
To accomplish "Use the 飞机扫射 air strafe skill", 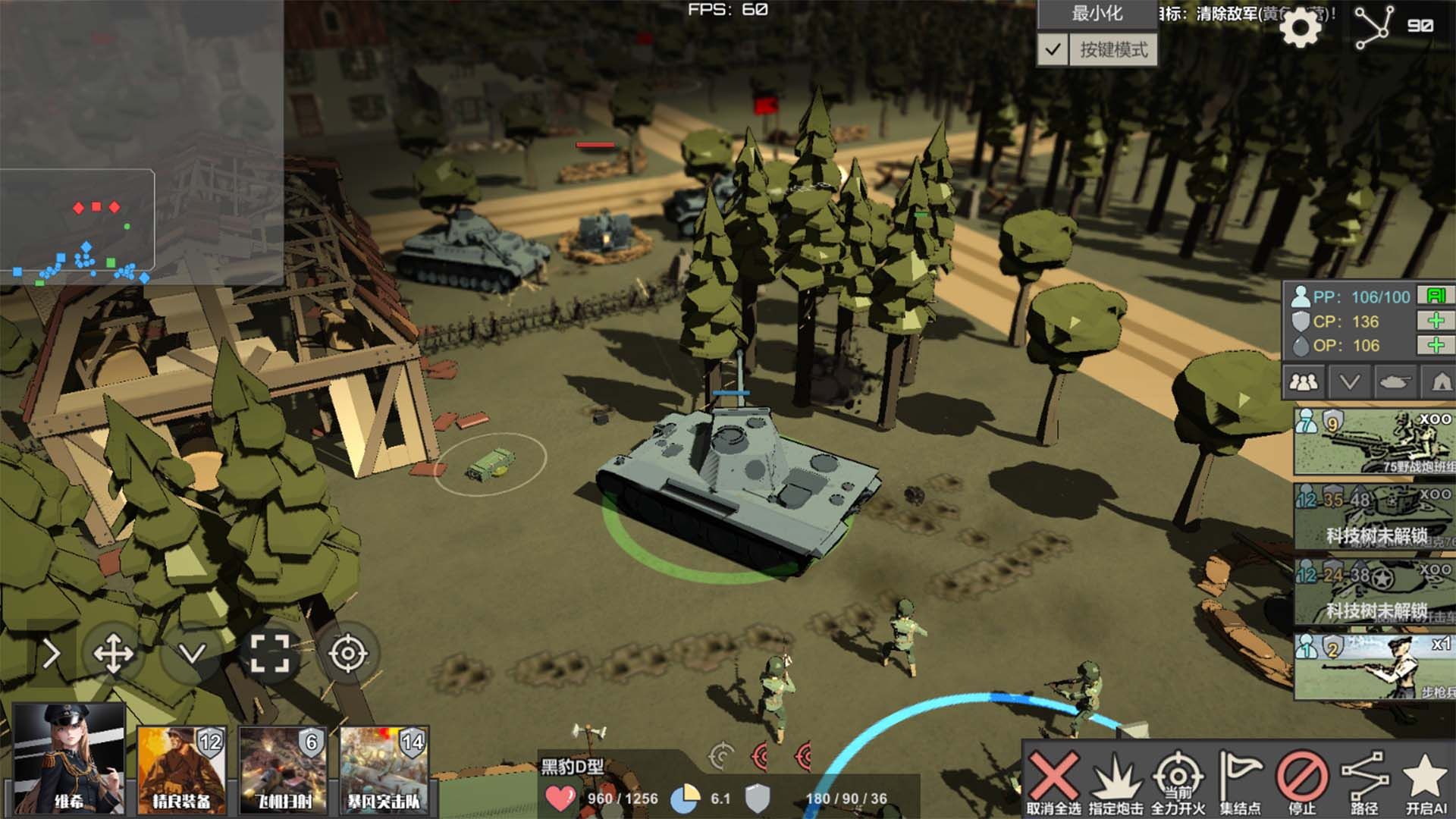I will pyautogui.click(x=283, y=769).
